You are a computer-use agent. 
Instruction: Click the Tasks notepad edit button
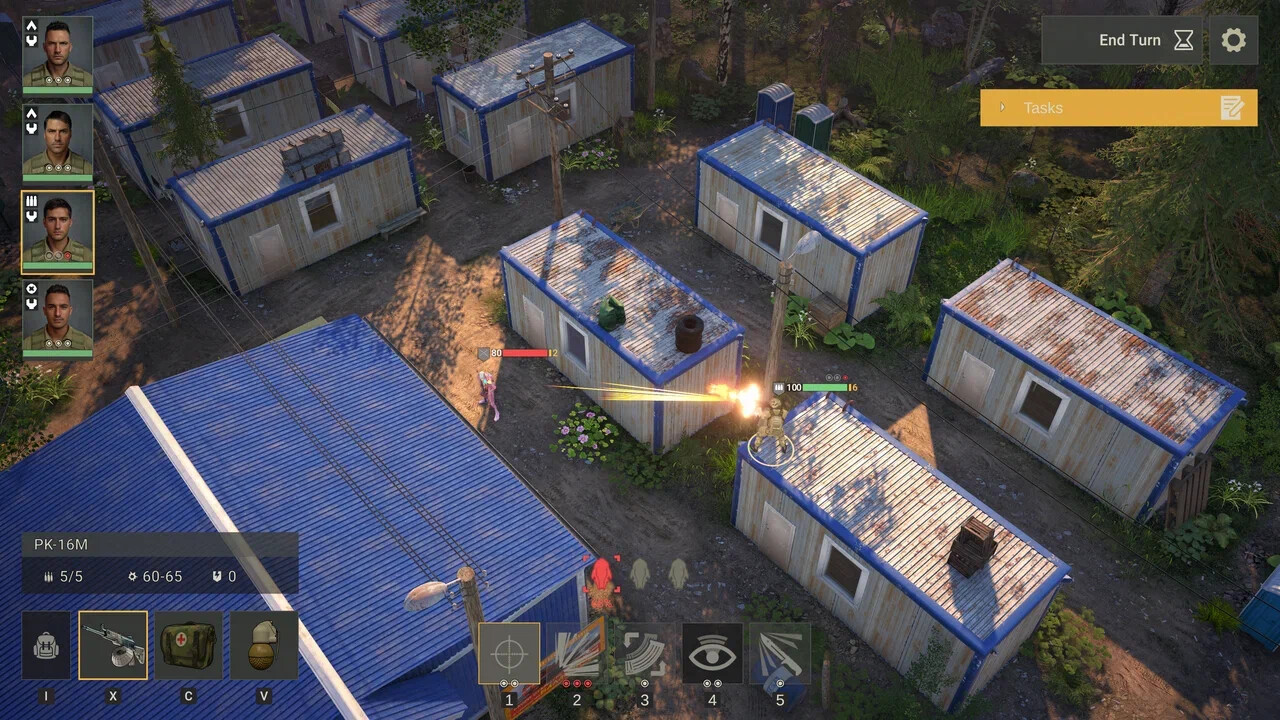(x=1231, y=107)
